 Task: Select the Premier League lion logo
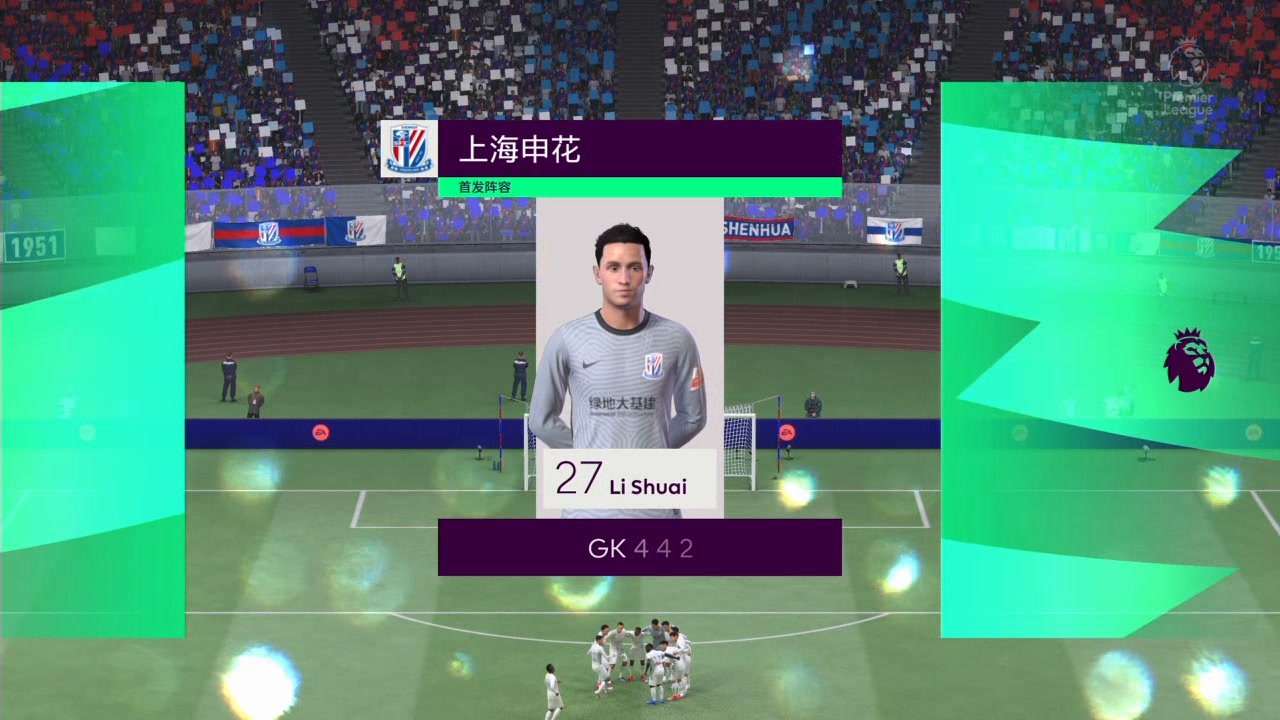(x=1189, y=360)
